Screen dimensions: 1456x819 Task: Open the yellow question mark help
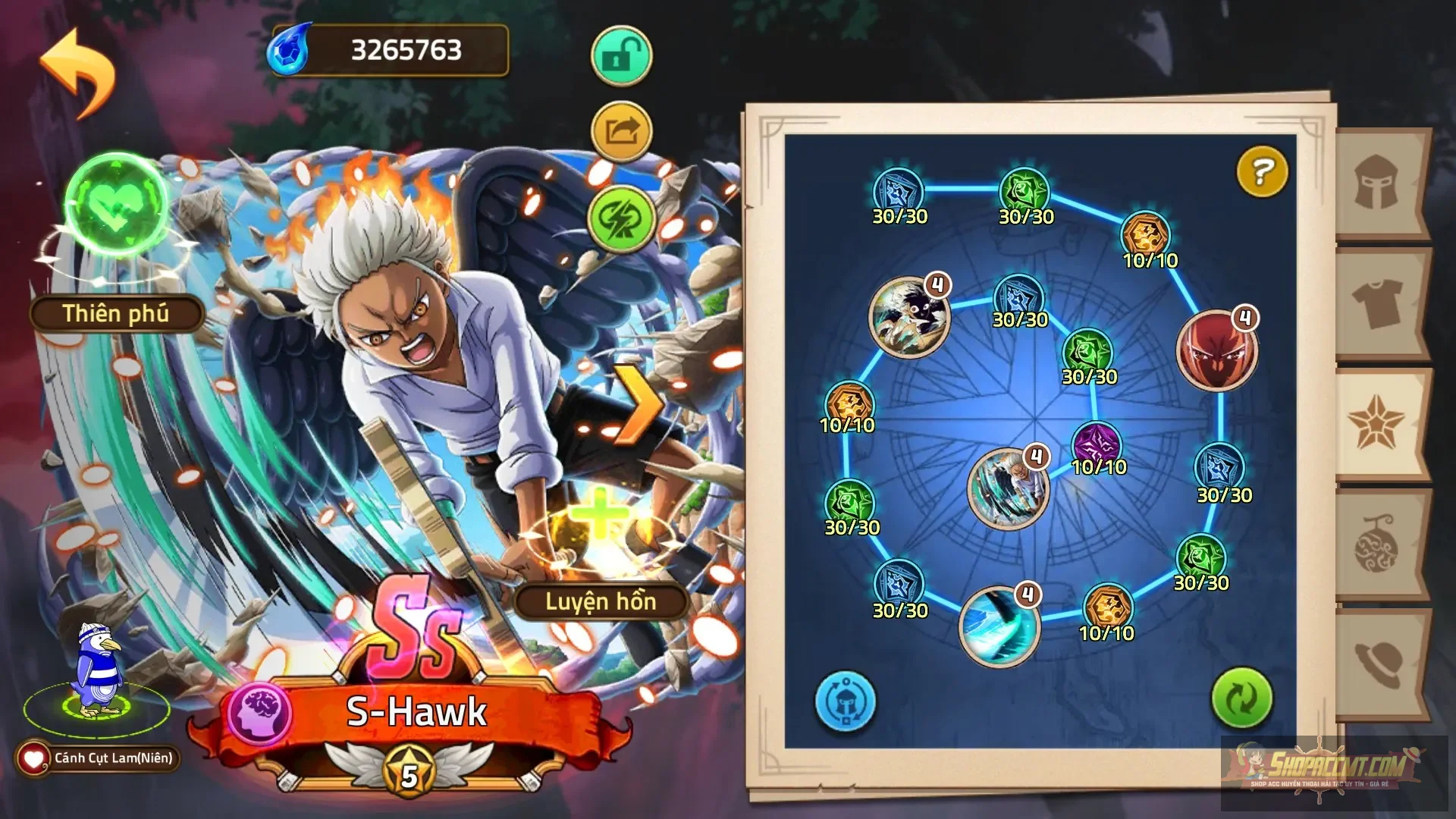pos(1262,172)
